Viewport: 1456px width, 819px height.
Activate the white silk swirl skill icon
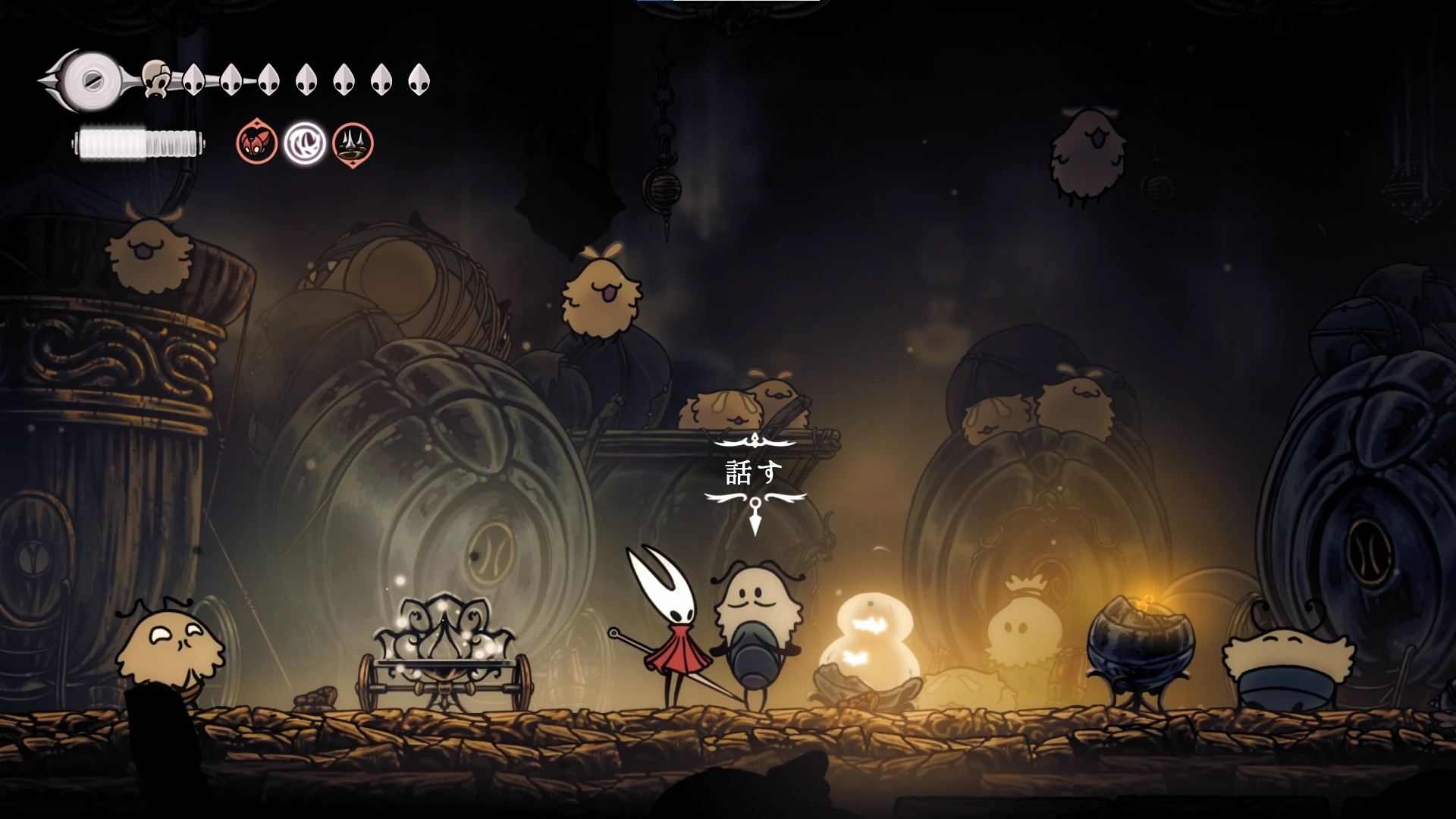click(305, 143)
